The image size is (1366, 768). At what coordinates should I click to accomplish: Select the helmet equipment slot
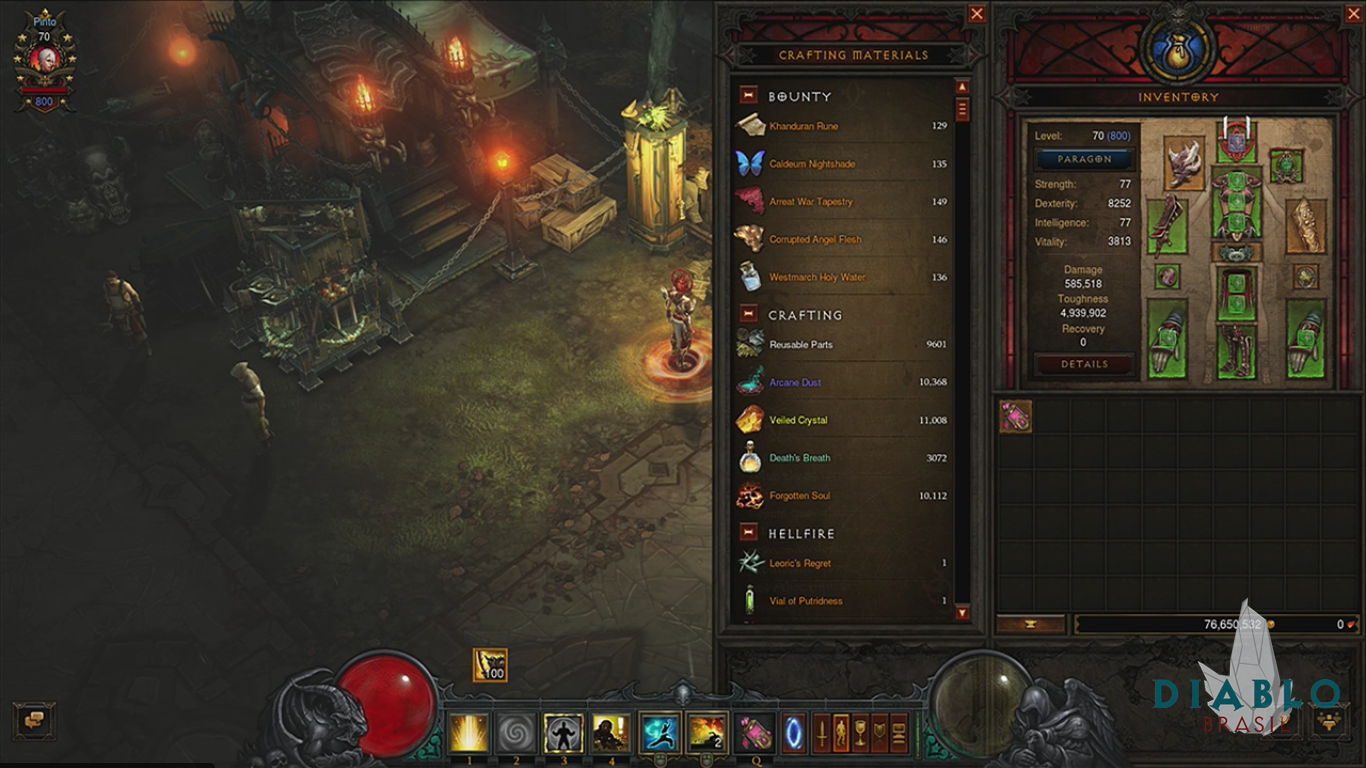pyautogui.click(x=1236, y=141)
